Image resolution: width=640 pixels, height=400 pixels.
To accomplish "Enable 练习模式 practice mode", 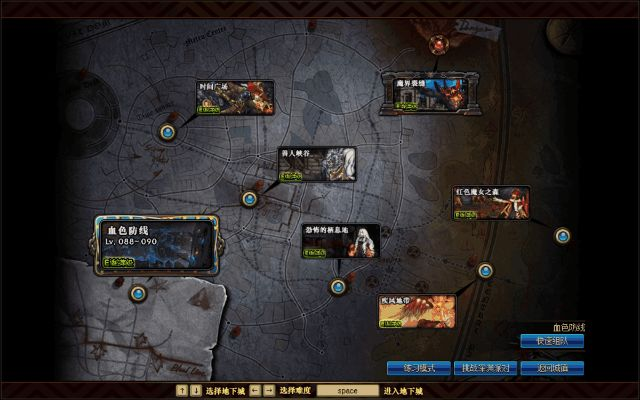I will coord(413,368).
